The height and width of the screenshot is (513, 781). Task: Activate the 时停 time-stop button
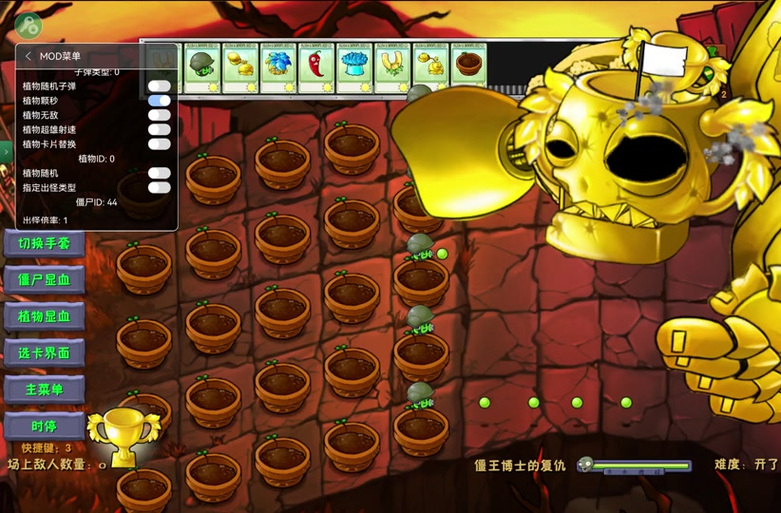pyautogui.click(x=44, y=426)
